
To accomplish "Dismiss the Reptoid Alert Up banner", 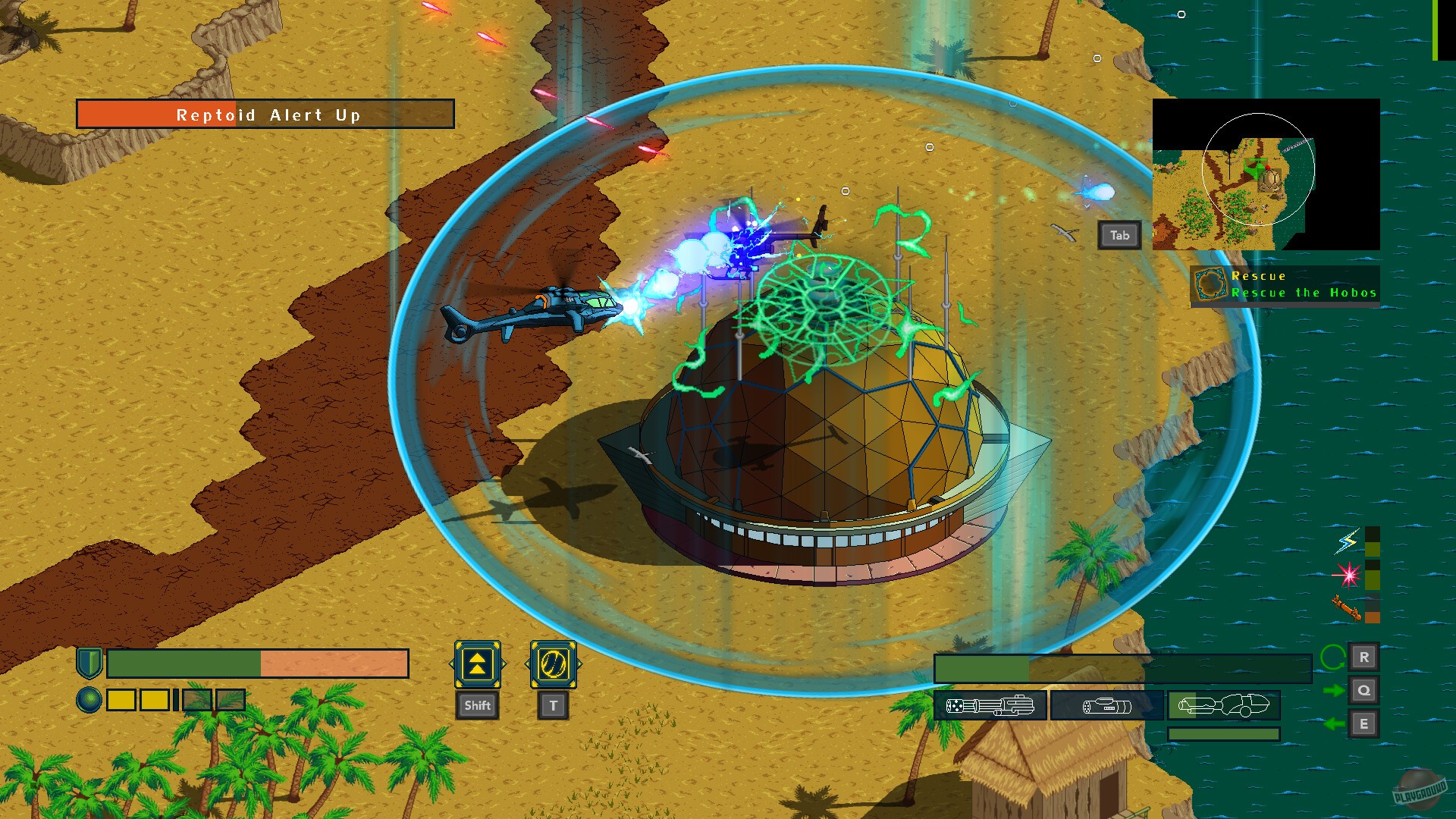I will tap(267, 115).
